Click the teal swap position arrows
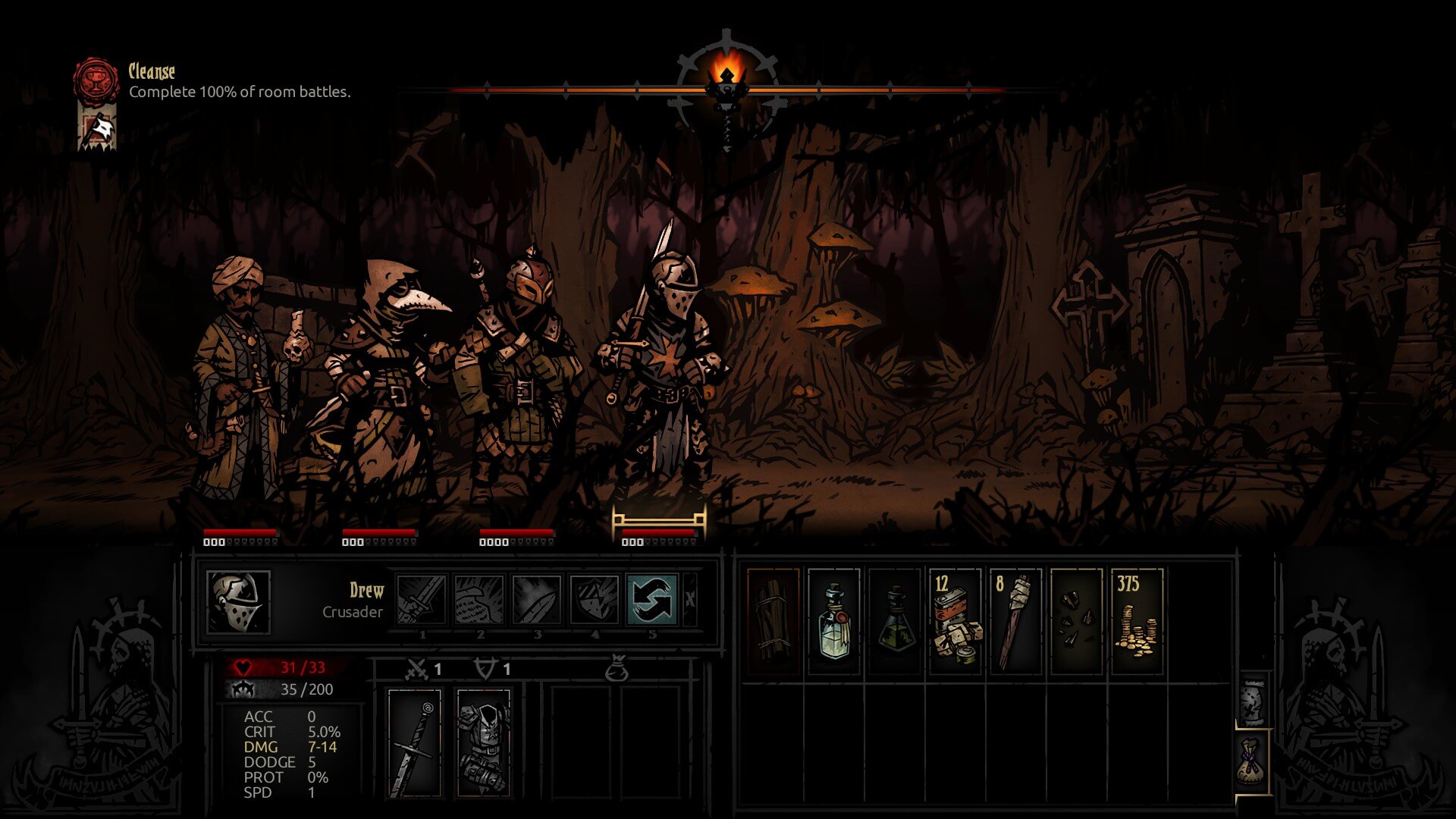The image size is (1456, 819). coord(652,600)
